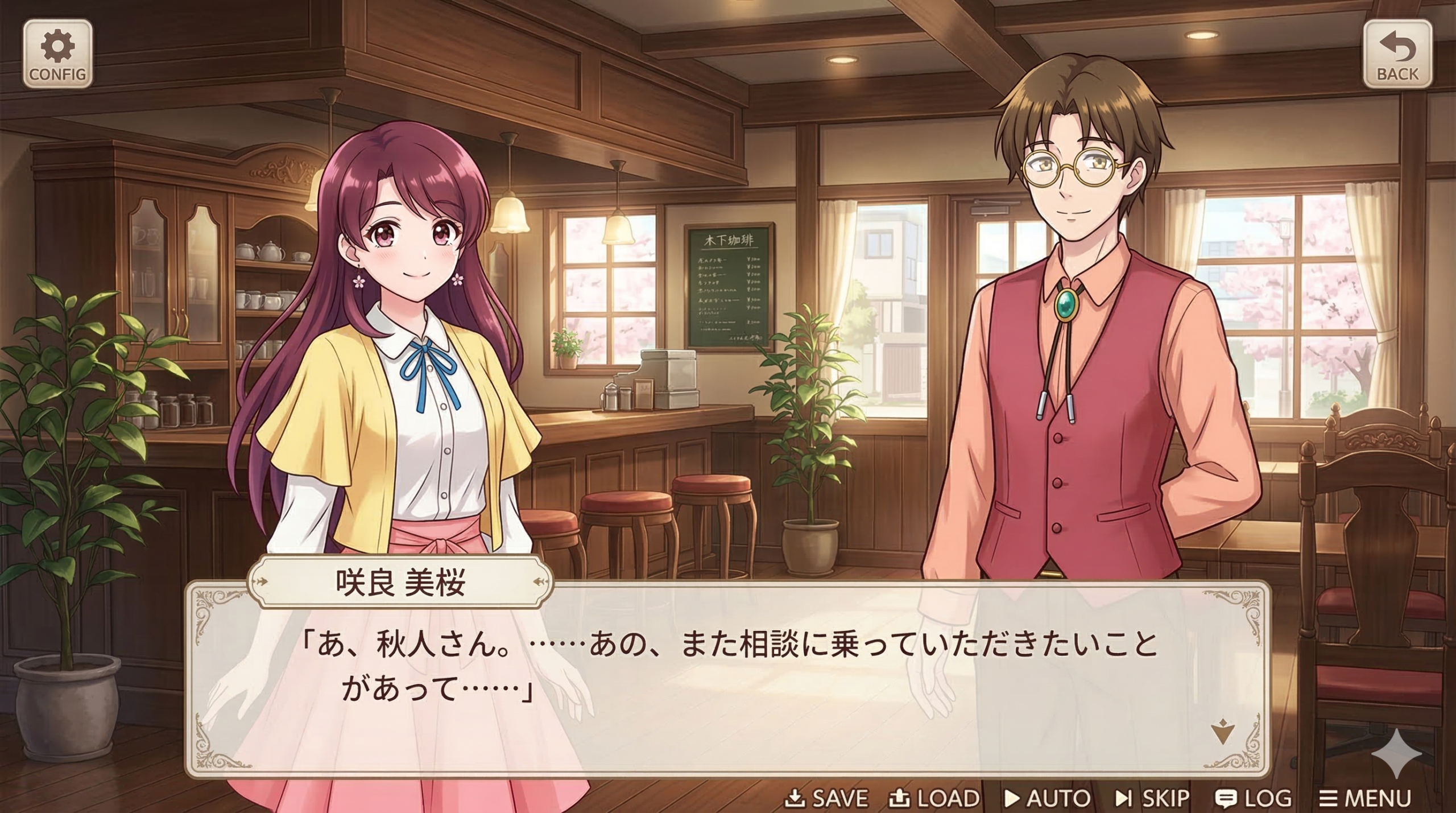The width and height of the screenshot is (1456, 813).
Task: Toggle AUTO text advance
Action: point(1047,798)
